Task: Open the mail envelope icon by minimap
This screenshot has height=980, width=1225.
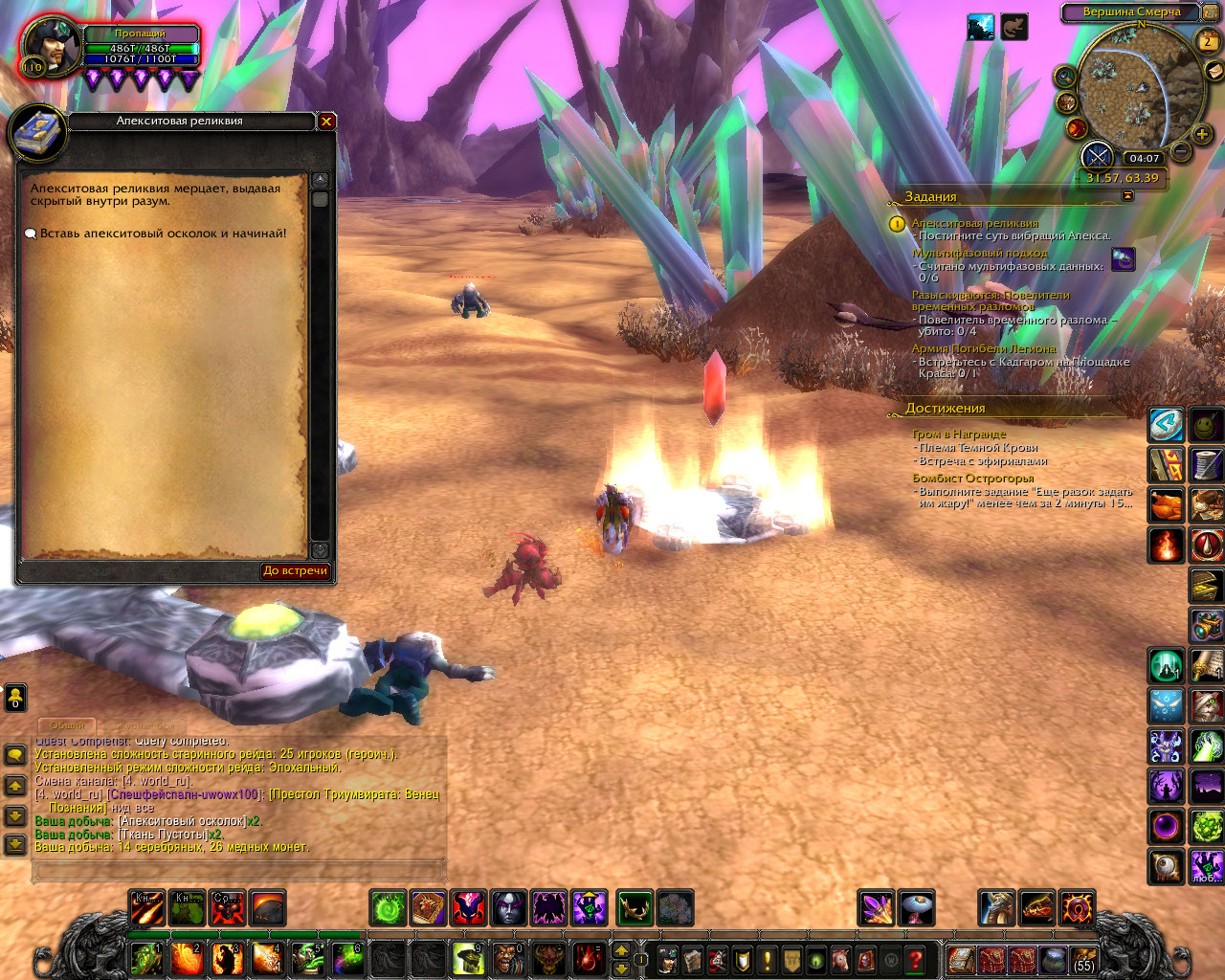Action: [1214, 71]
